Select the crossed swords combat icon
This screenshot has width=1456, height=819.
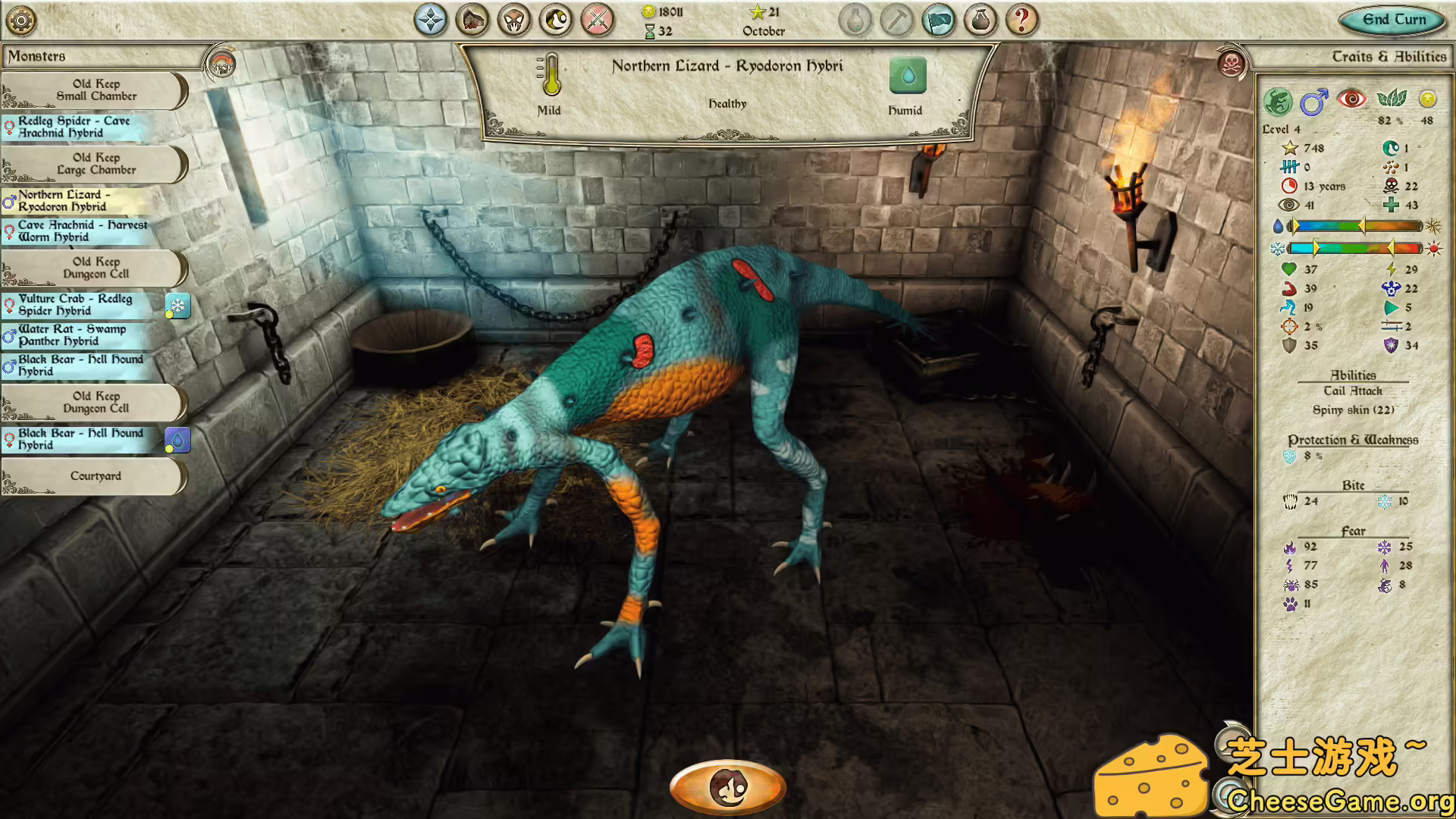598,20
